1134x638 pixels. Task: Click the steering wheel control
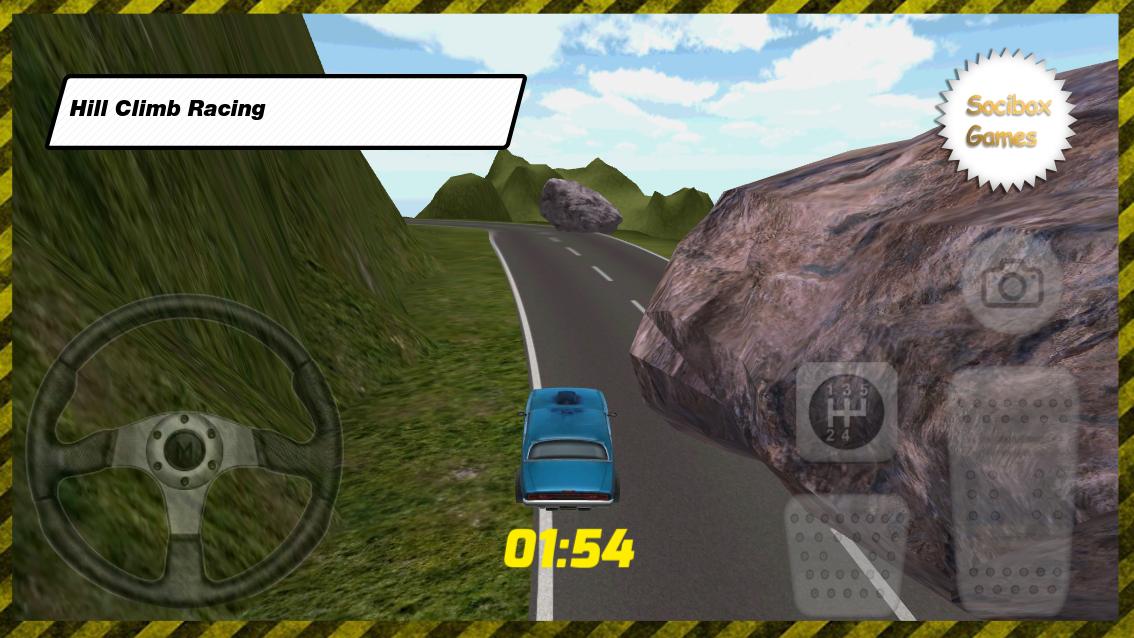click(183, 452)
